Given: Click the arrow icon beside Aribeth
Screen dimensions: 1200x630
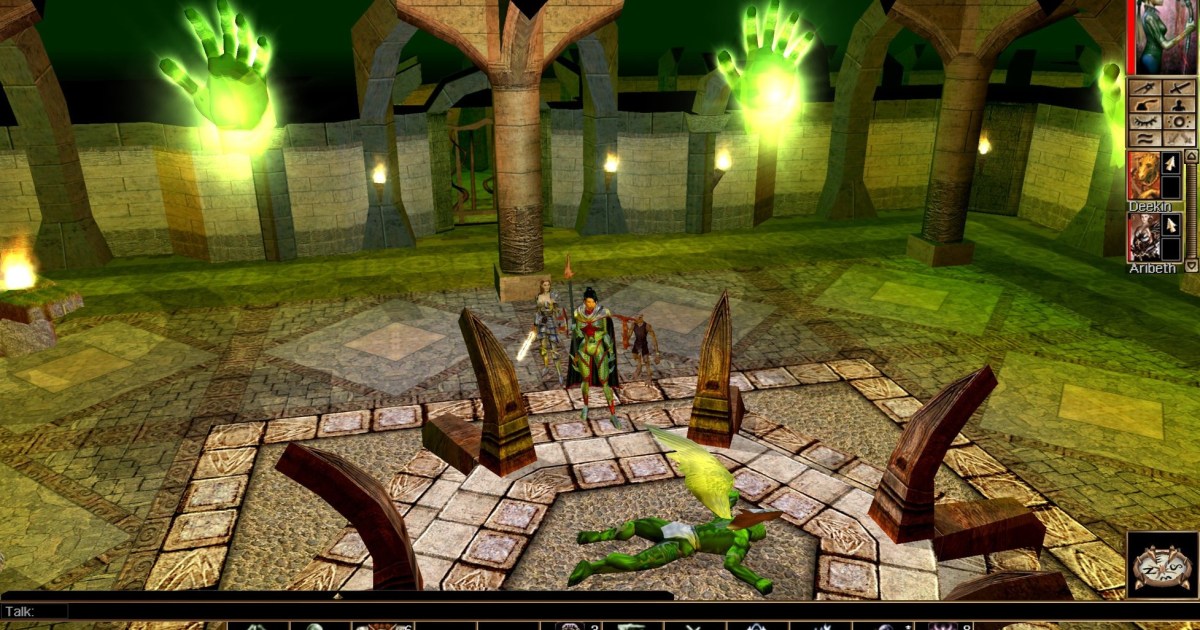Looking at the screenshot, I should (1171, 225).
